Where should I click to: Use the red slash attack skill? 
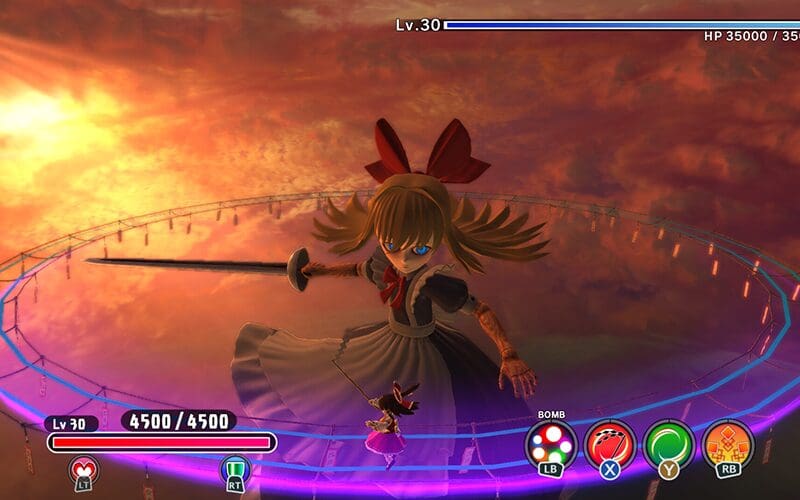[x=610, y=443]
